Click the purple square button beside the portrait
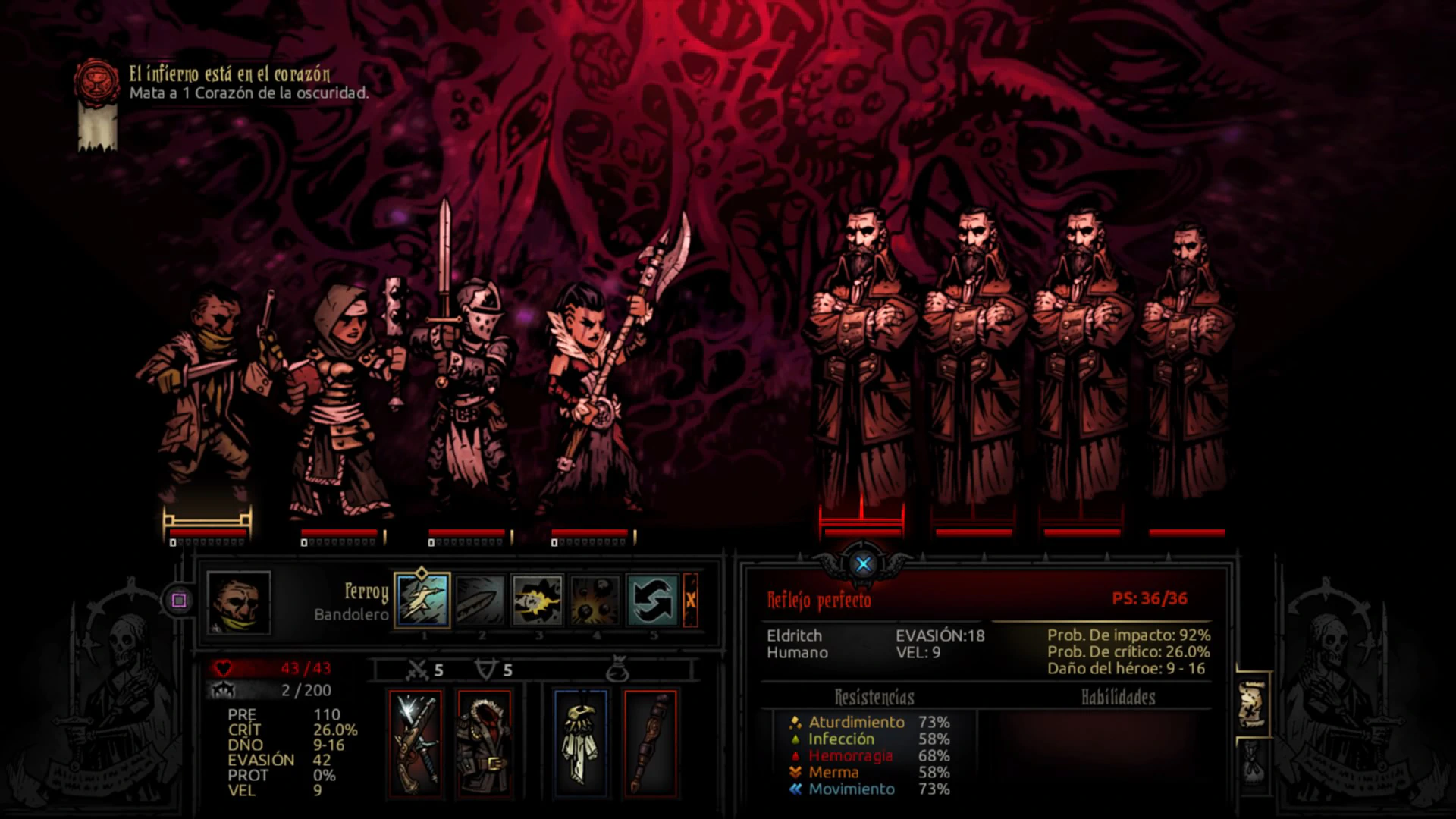Screen dimensions: 1456x819 pos(179,601)
